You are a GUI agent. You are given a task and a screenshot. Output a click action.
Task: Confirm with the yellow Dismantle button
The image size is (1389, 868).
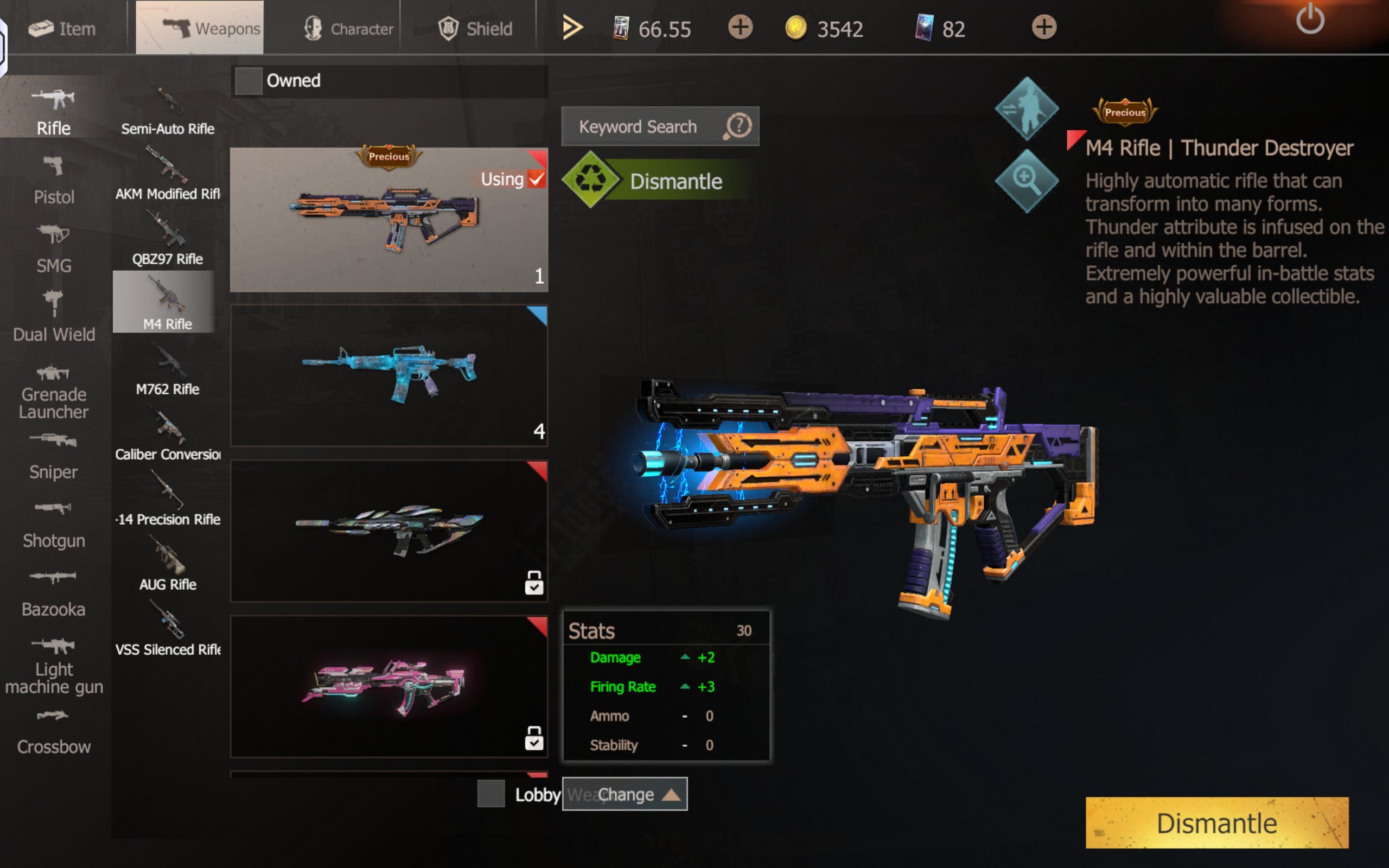pos(1216,822)
